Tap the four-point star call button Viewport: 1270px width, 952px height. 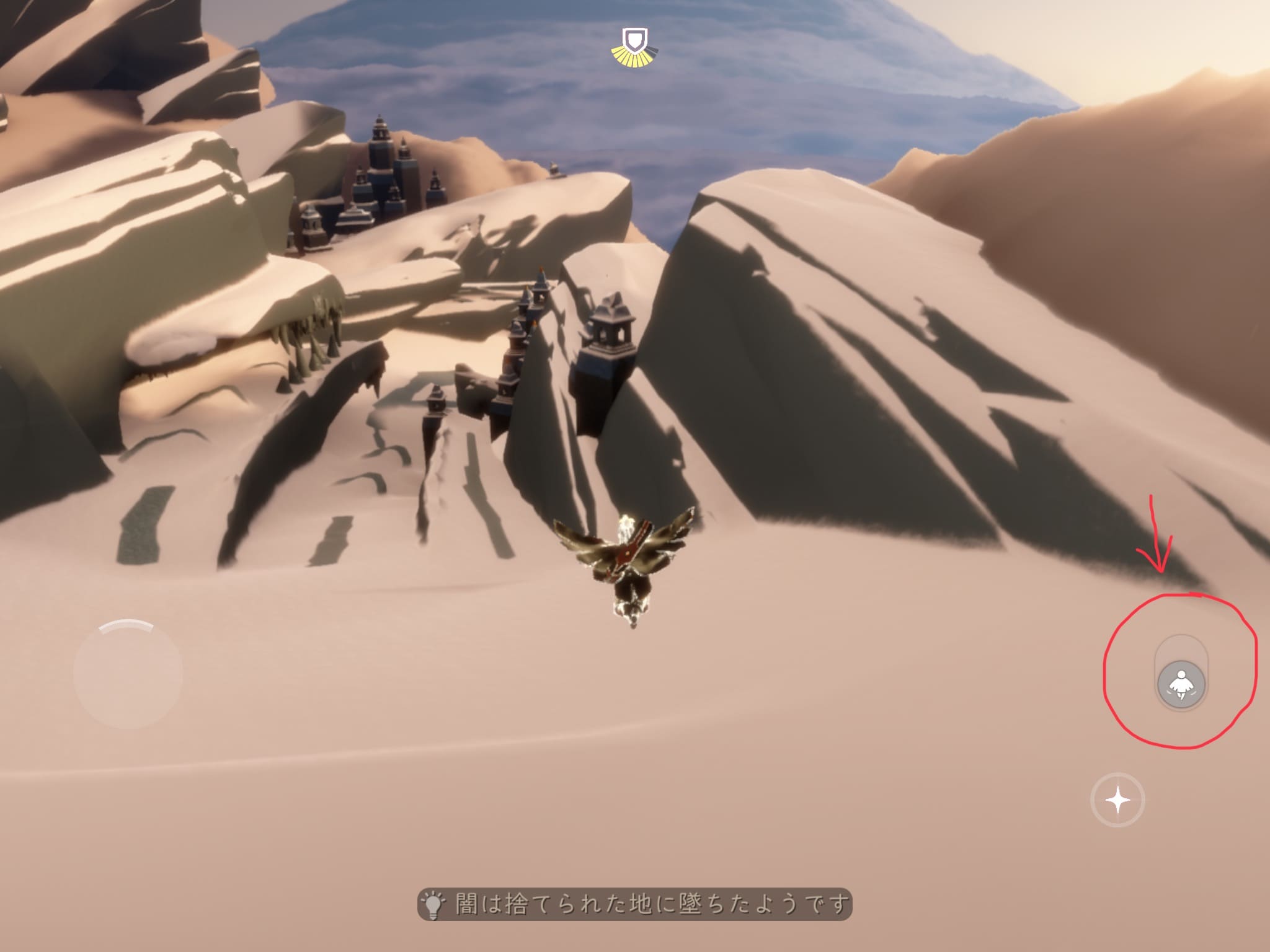1117,800
